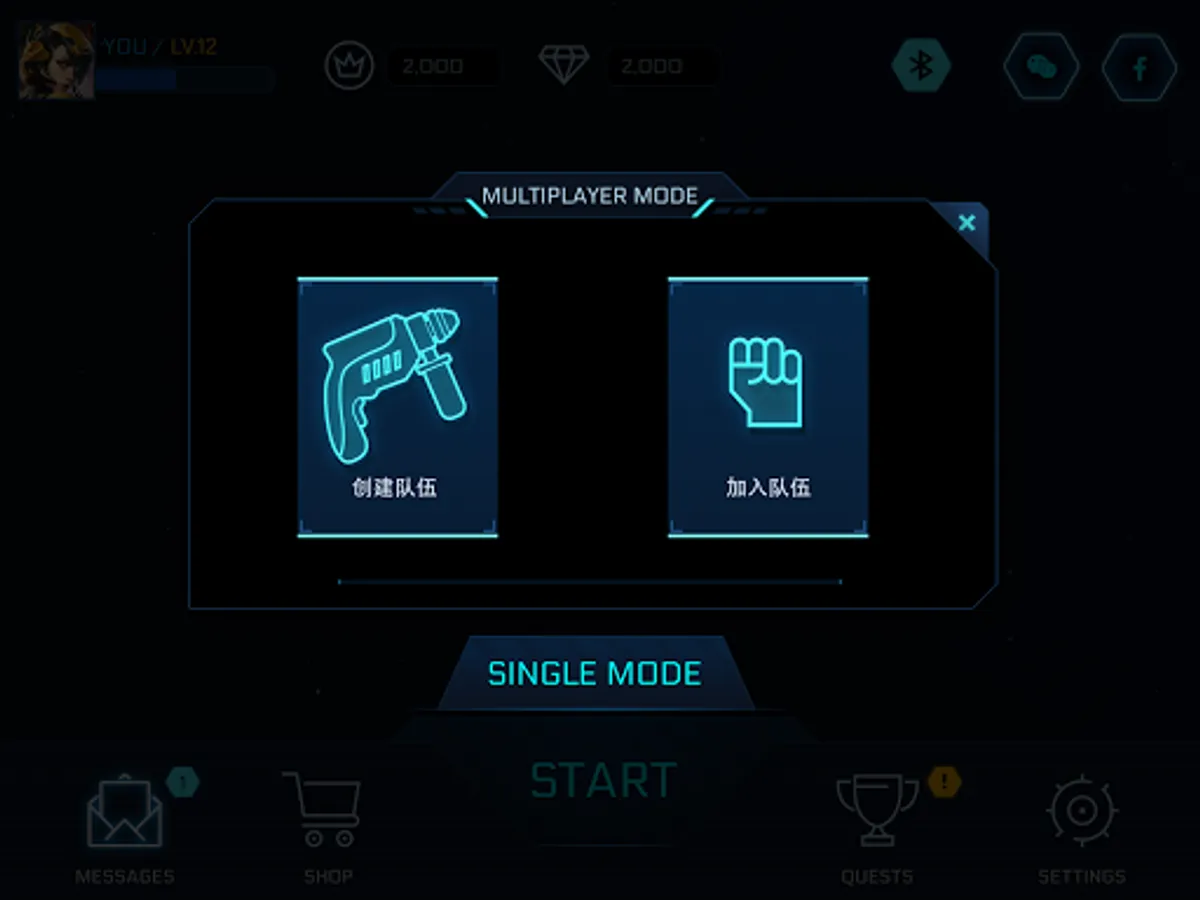Open the WeChat share button
The width and height of the screenshot is (1200, 900).
click(1041, 66)
